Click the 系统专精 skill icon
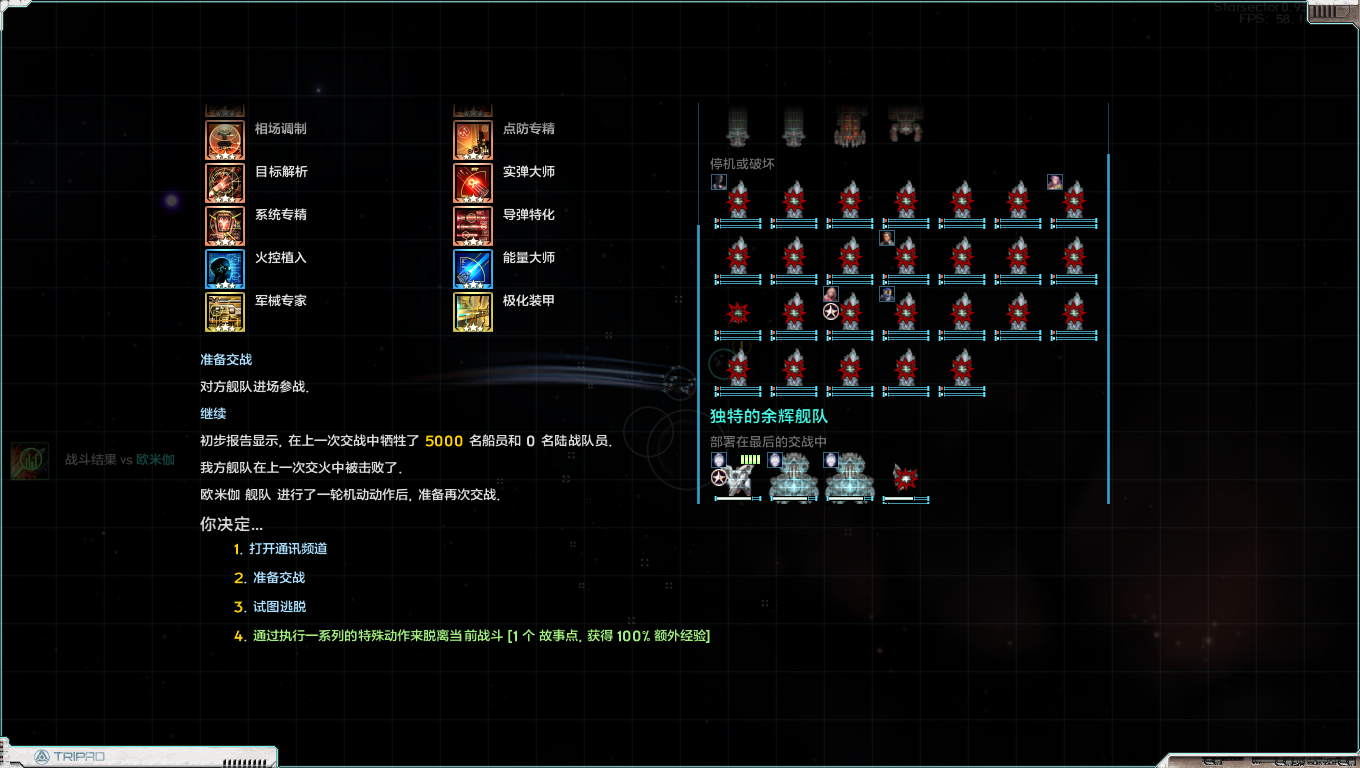Viewport: 1360px width, 768px height. (224, 226)
